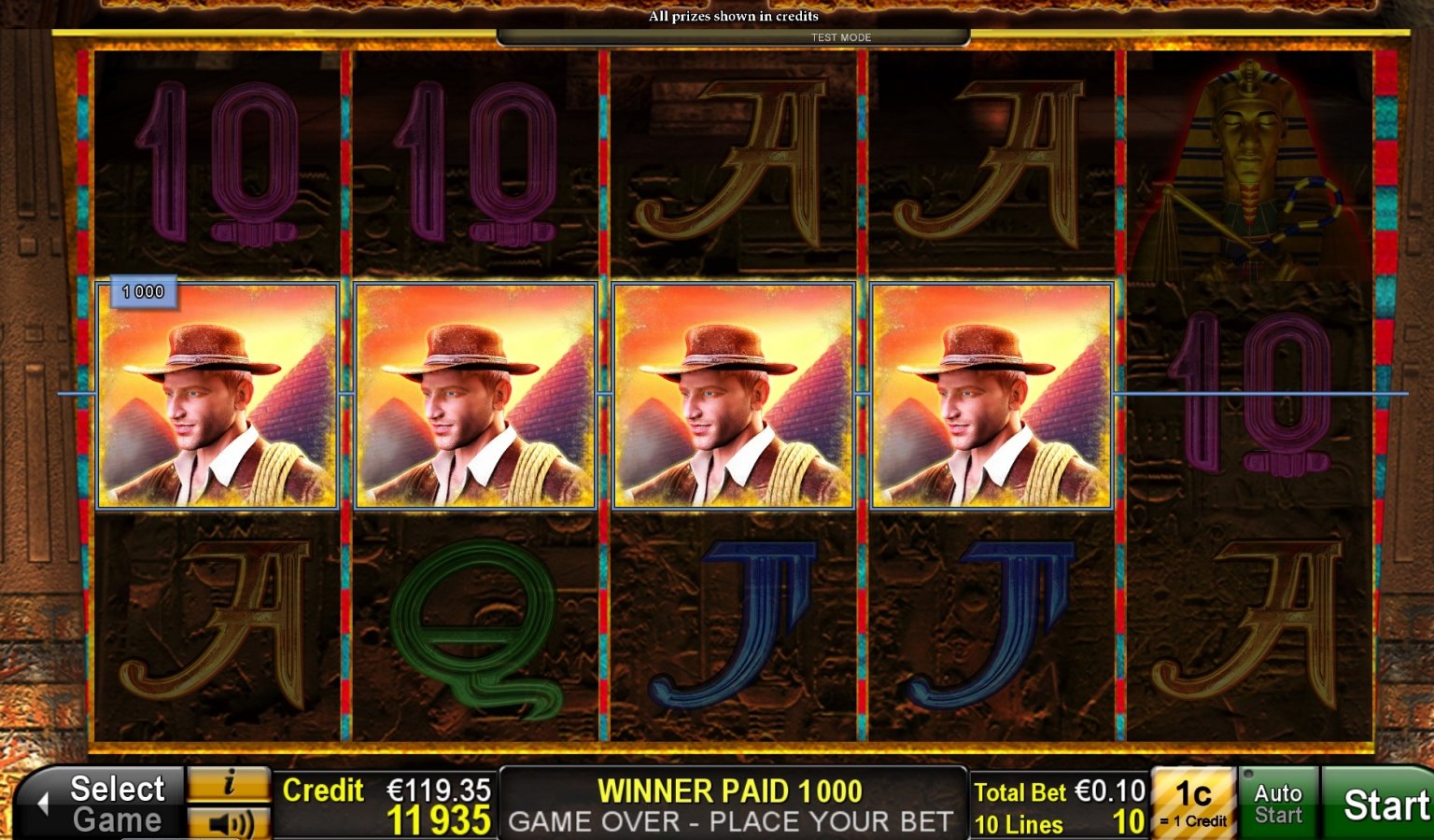
Task: Toggle the credit denomination setting
Action: click(x=1196, y=801)
